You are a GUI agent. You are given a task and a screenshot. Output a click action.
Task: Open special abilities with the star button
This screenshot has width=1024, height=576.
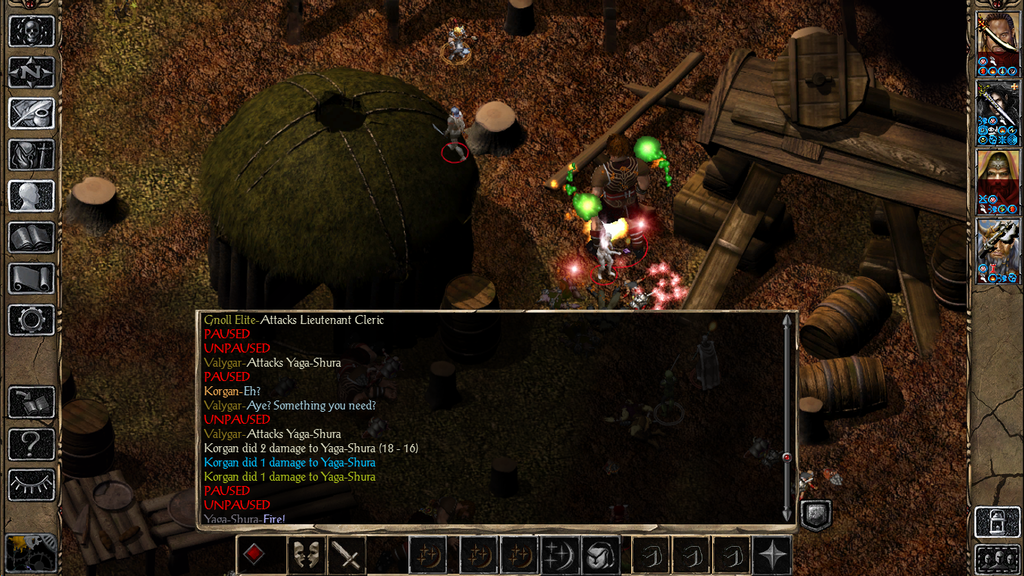[773, 555]
